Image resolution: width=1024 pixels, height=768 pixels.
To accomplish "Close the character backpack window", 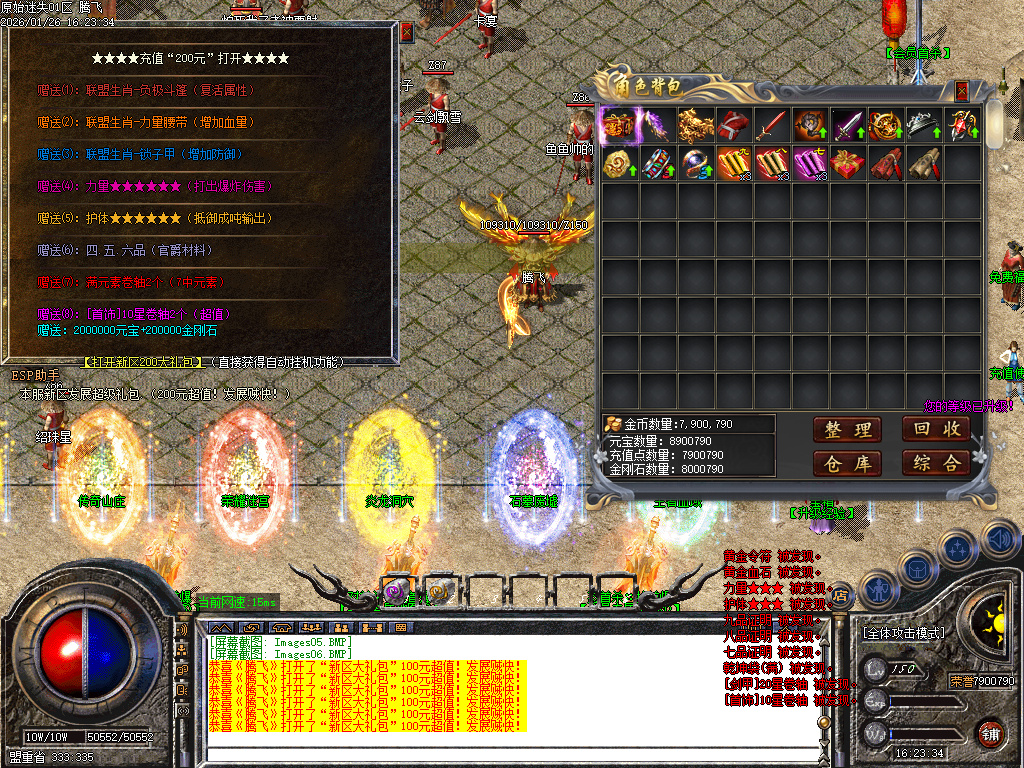I will tap(962, 91).
